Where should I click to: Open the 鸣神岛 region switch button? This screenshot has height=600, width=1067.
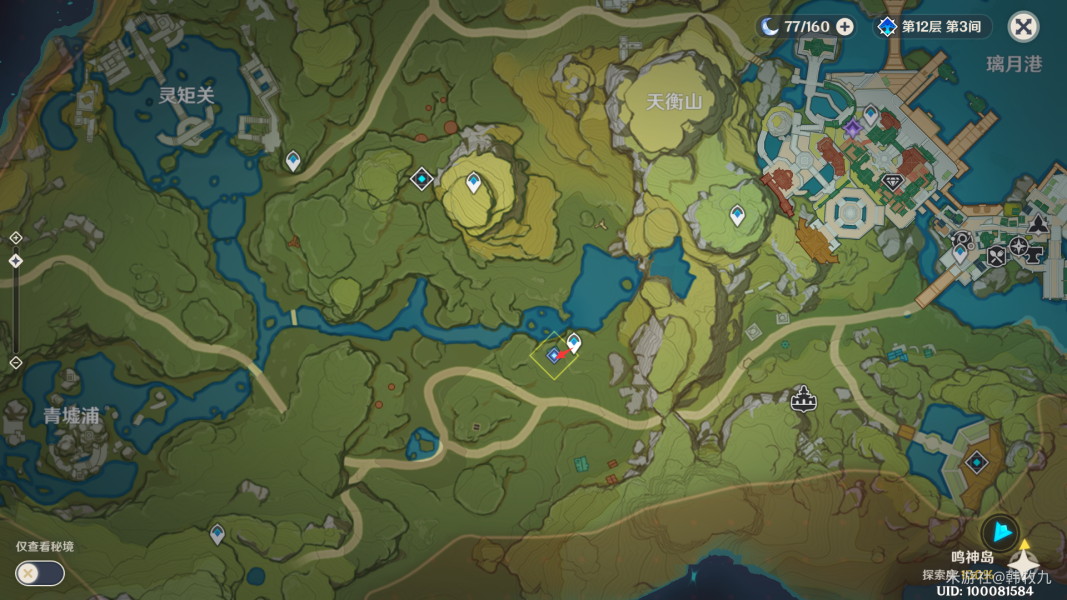pyautogui.click(x=999, y=534)
